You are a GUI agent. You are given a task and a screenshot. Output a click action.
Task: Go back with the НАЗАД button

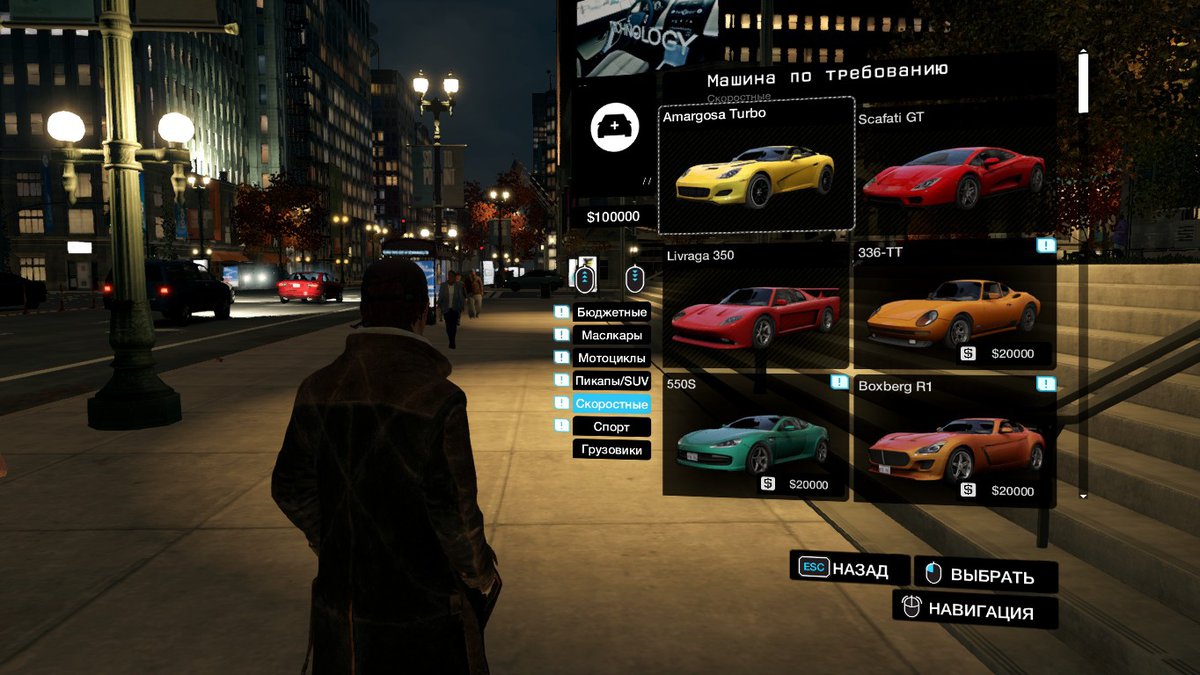click(x=849, y=569)
